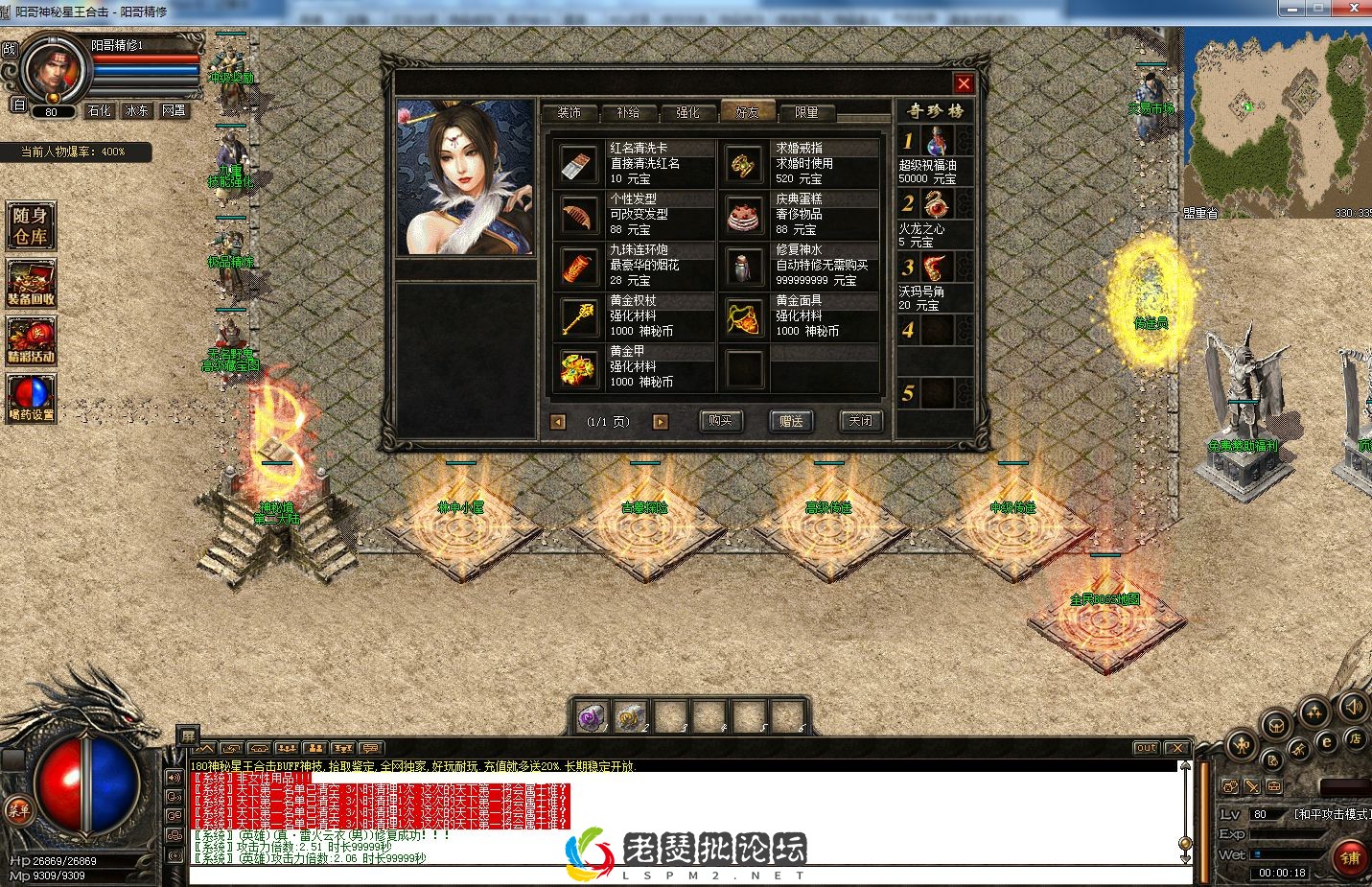Click the emote face icon above the Lv bar
The image size is (1372, 887).
point(1230,786)
